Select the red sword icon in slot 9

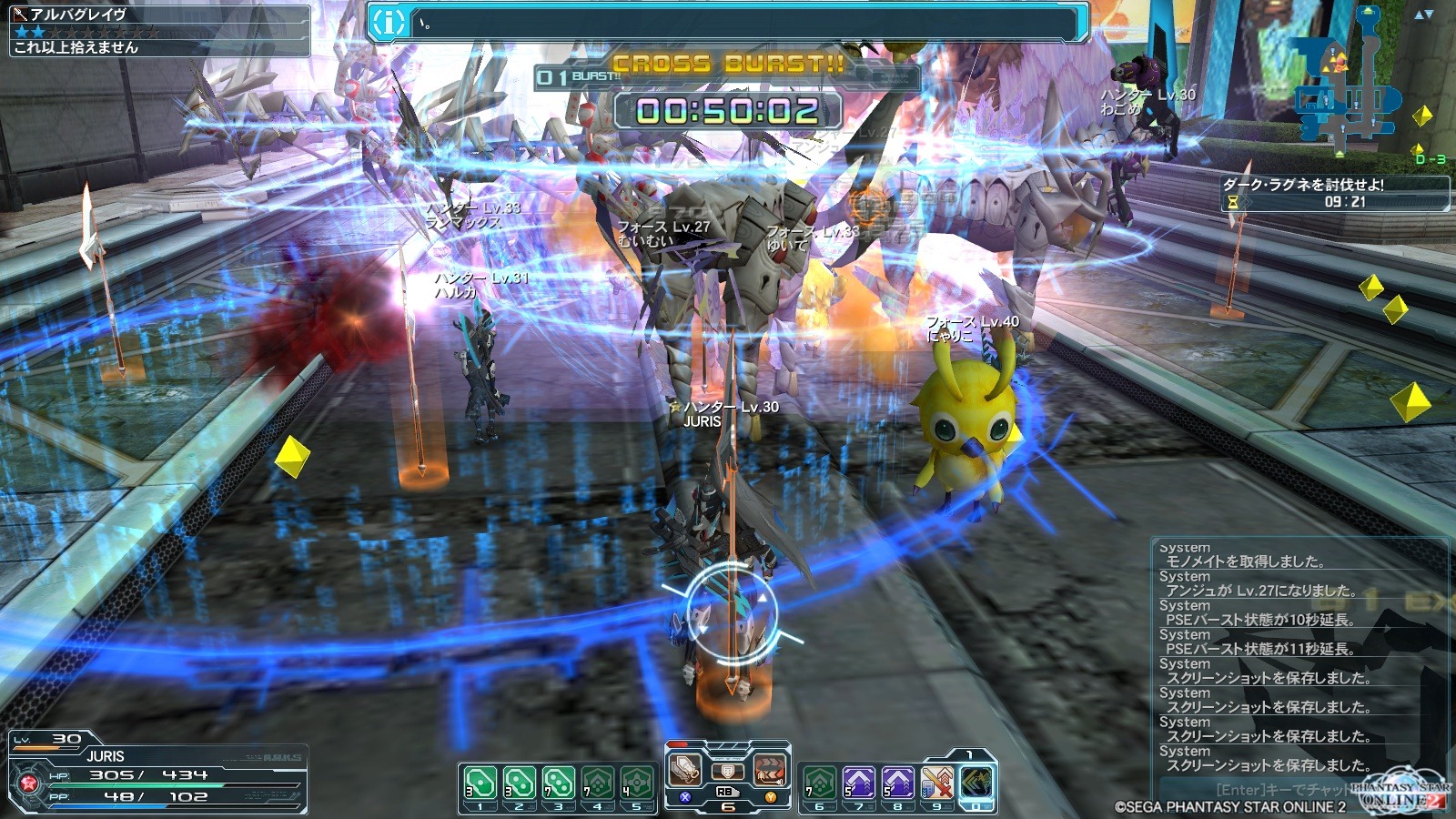pos(936,784)
